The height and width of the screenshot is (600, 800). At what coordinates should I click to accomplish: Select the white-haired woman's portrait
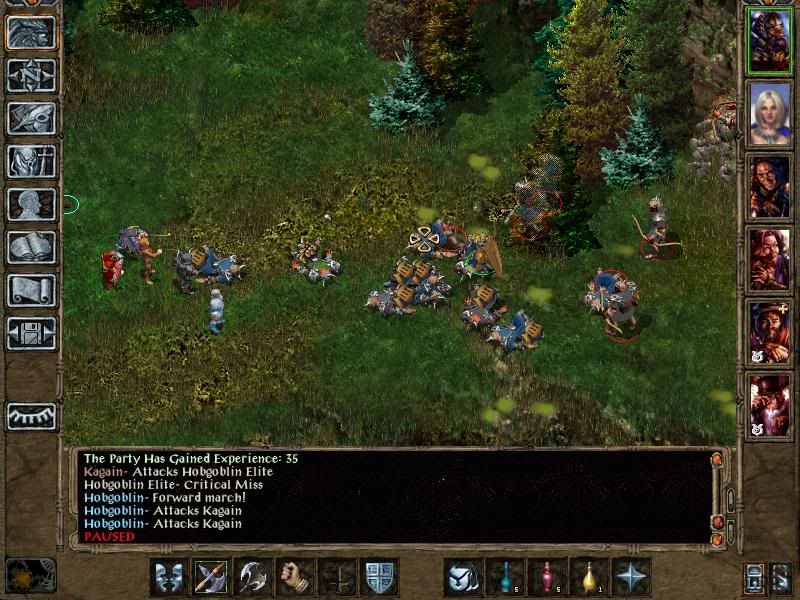pos(769,114)
